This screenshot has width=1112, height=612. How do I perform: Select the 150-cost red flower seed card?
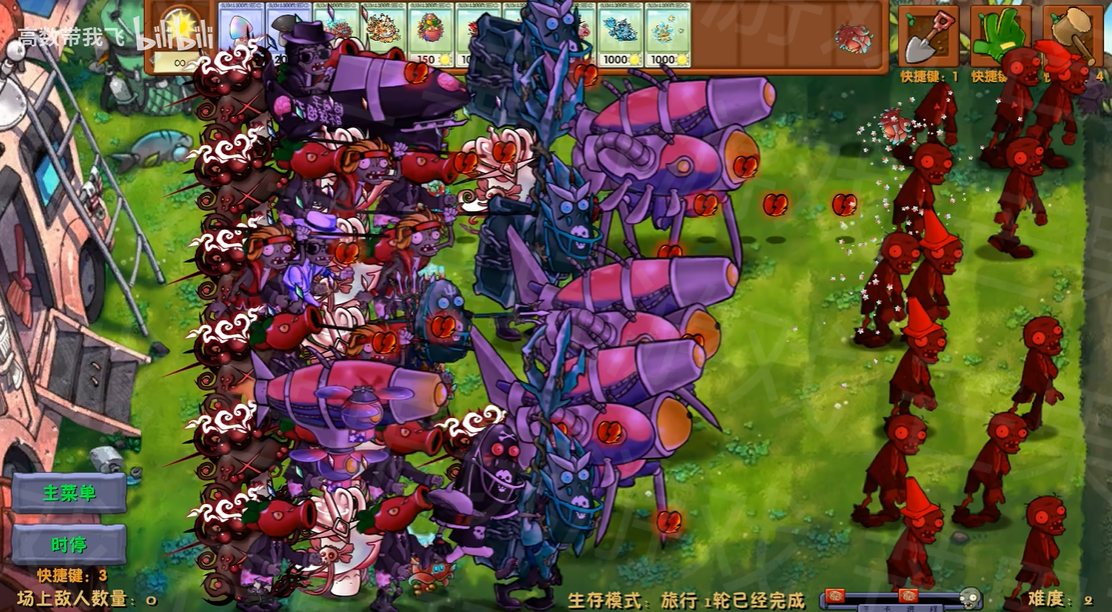[432, 34]
